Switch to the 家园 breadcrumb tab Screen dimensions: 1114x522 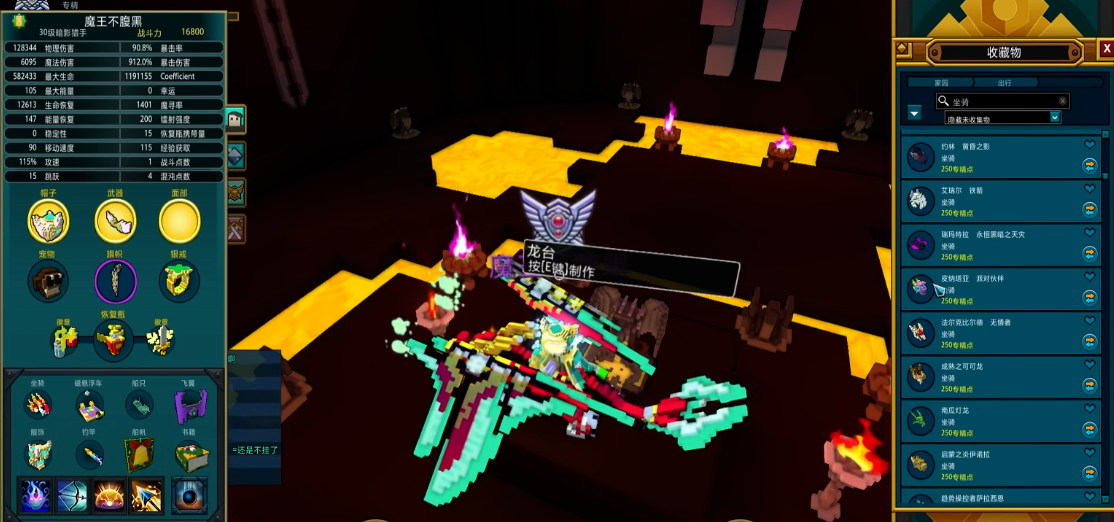click(x=941, y=83)
